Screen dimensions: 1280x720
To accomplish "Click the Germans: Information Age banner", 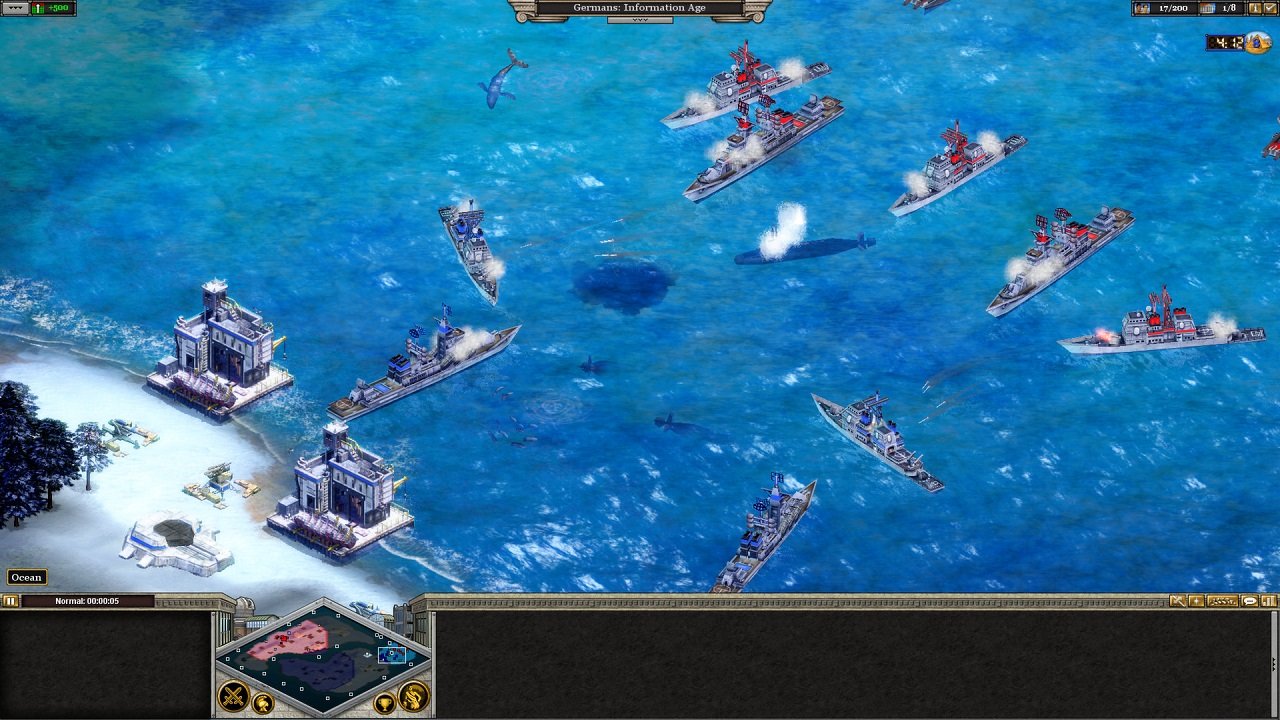I will pos(638,7).
